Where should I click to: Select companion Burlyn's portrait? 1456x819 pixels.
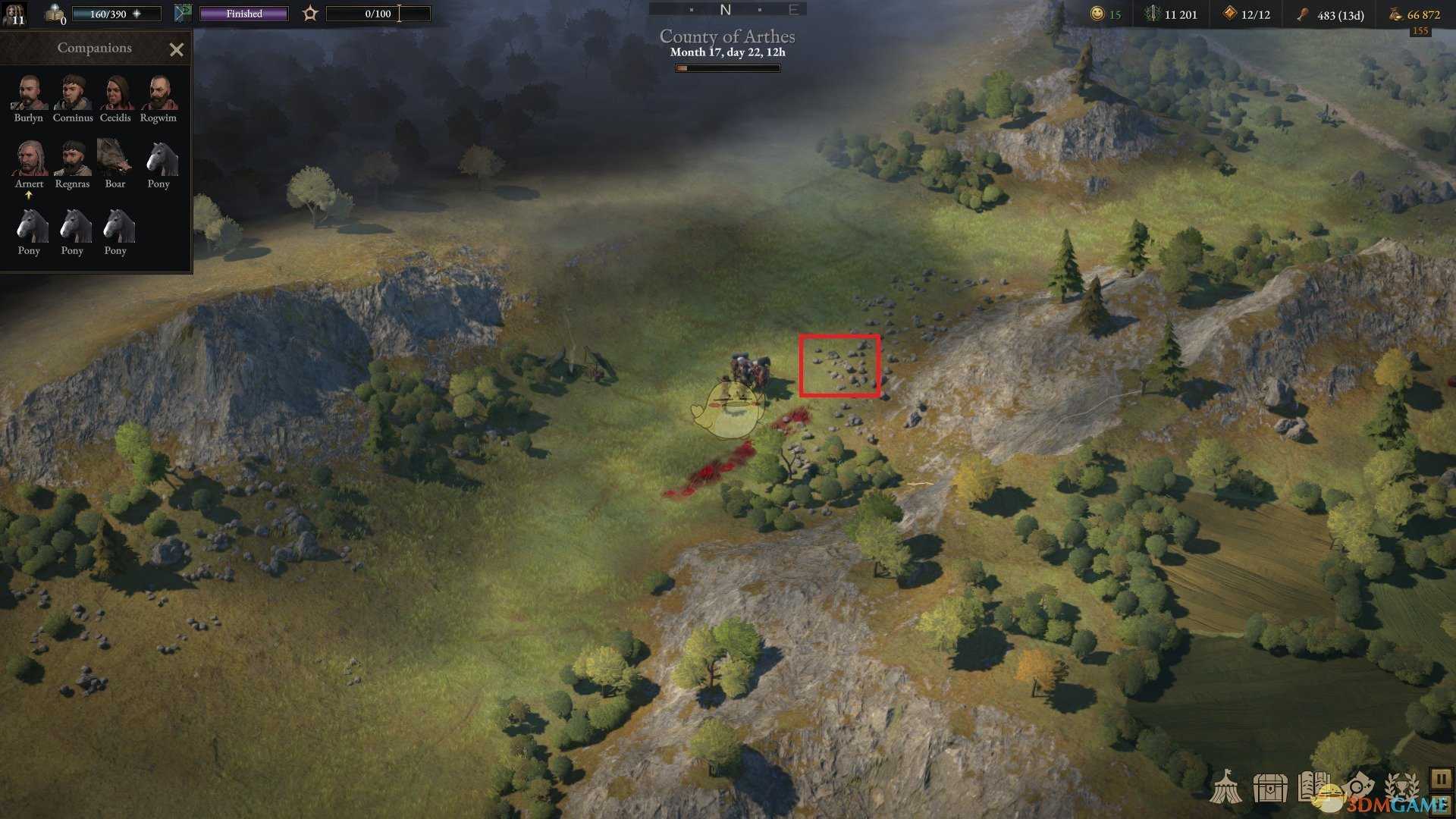click(x=29, y=94)
